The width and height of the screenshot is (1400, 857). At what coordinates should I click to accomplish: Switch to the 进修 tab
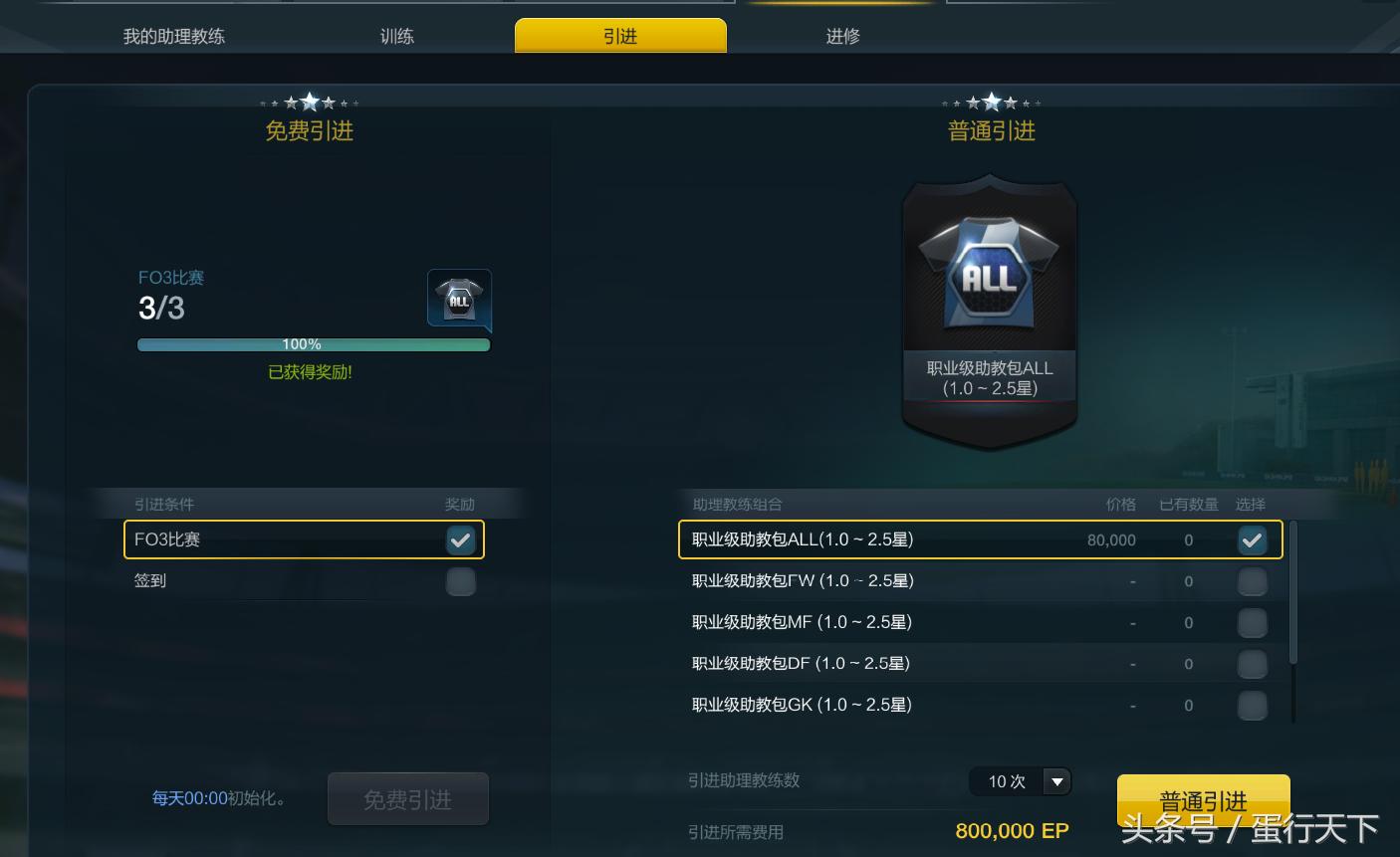[841, 35]
